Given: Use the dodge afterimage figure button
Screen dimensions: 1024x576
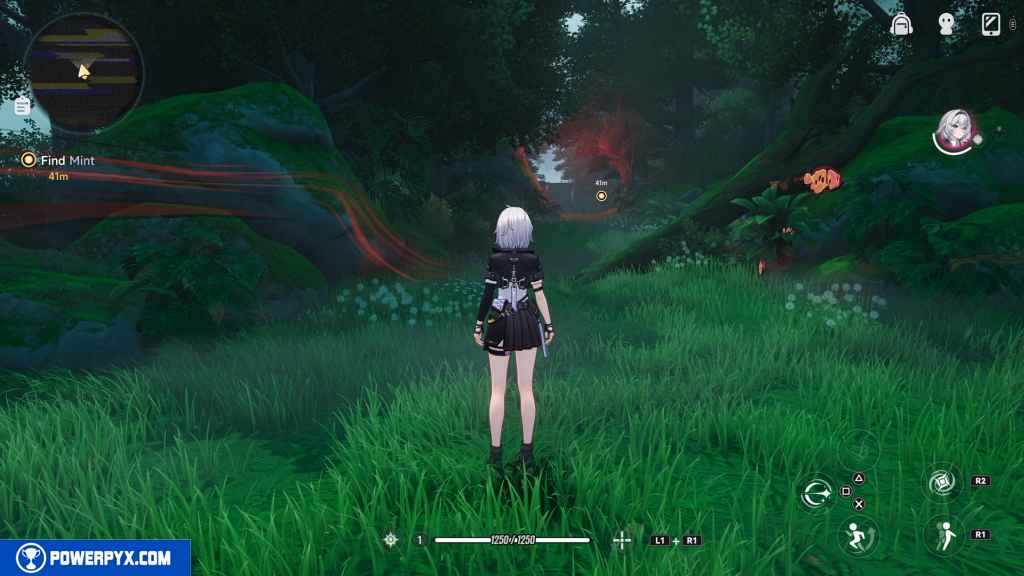Looking at the screenshot, I should [941, 535].
